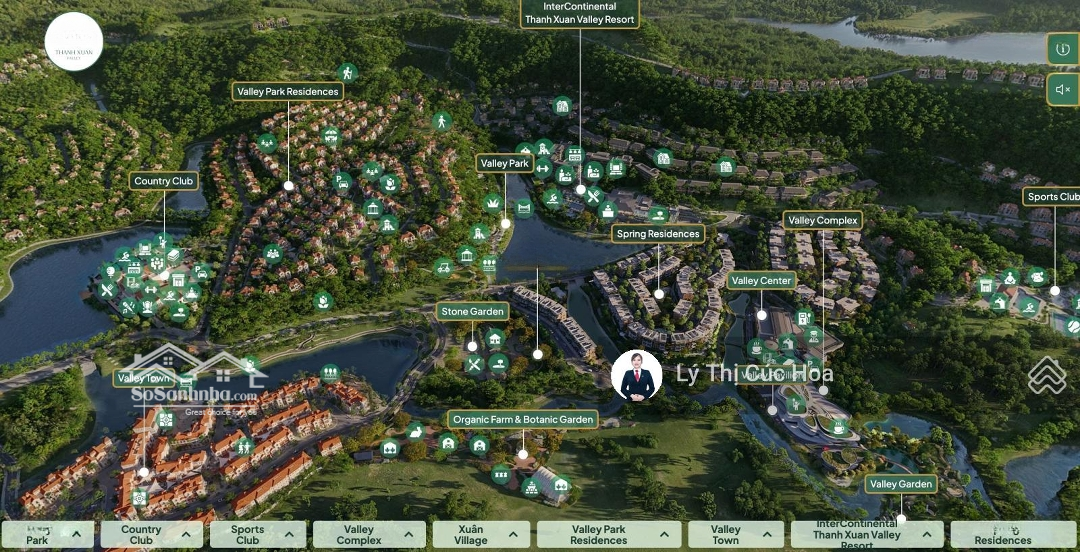Screen dimensions: 1080x552
Task: Toggle the muted speaker sound button
Action: pos(1062,90)
